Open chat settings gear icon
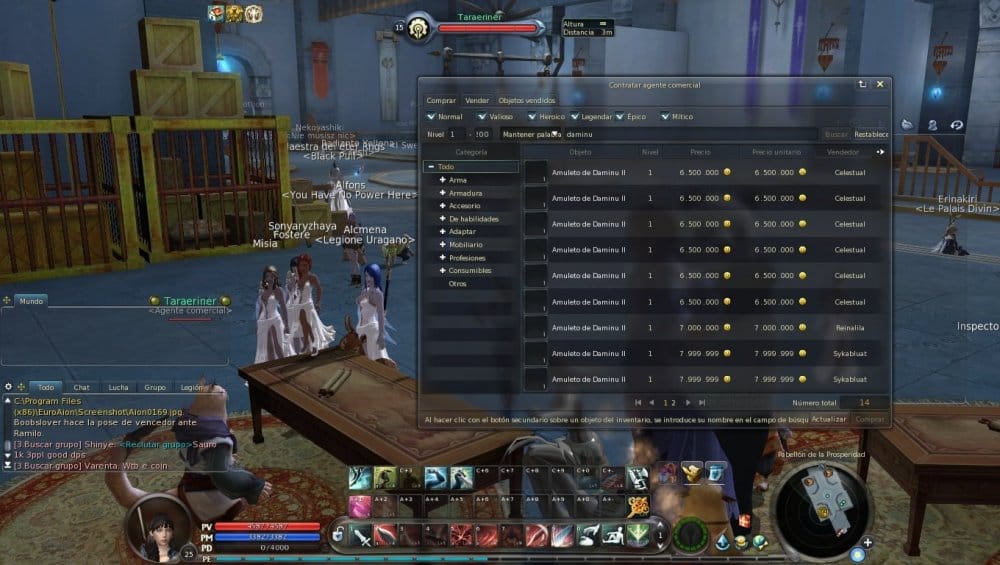This screenshot has width=1000, height=565. pos(8,387)
